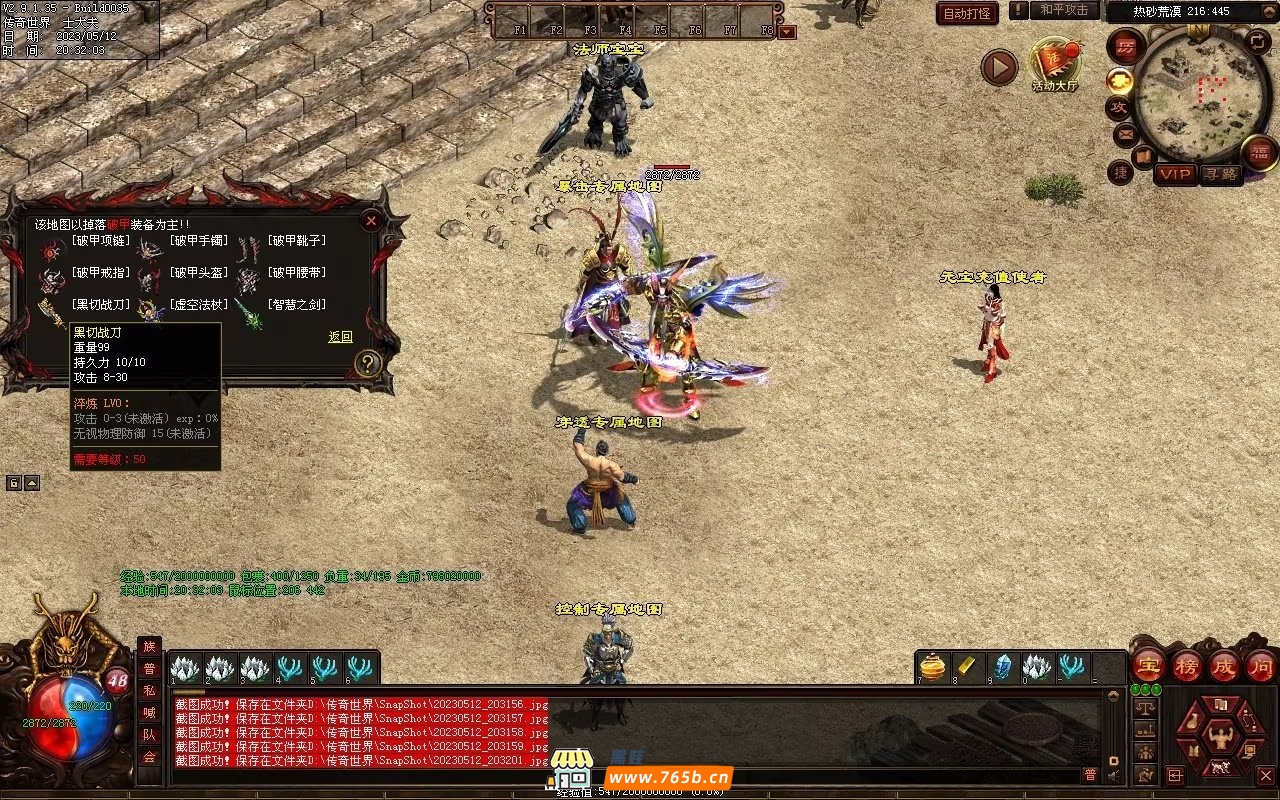Open the envelope mail icon
Screen dimensions: 1280x800
pyautogui.click(x=1125, y=133)
